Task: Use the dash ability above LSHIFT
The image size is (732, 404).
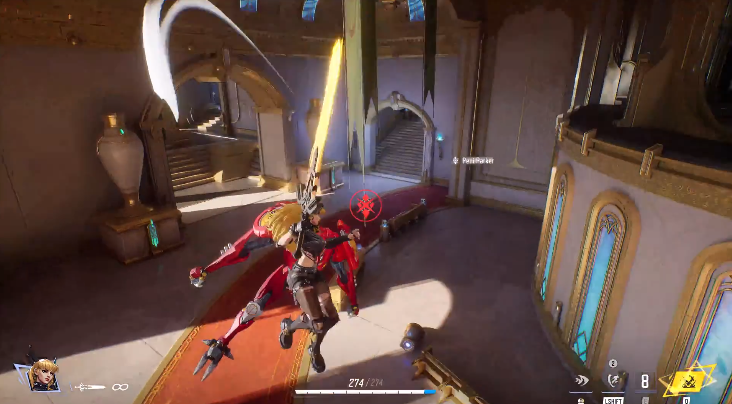Action: coord(616,380)
